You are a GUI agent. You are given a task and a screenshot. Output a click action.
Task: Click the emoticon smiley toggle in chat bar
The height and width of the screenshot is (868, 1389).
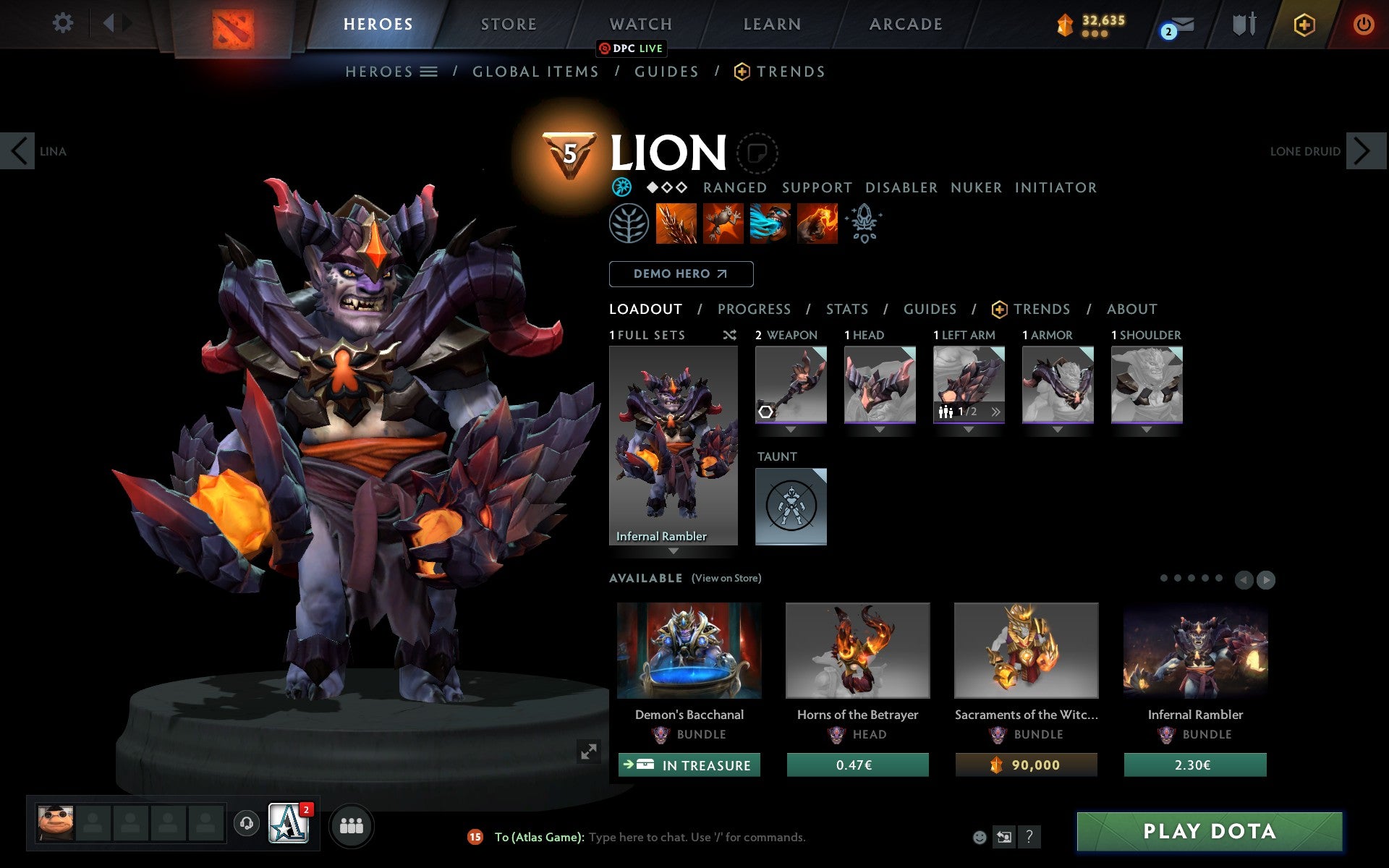pyautogui.click(x=981, y=837)
